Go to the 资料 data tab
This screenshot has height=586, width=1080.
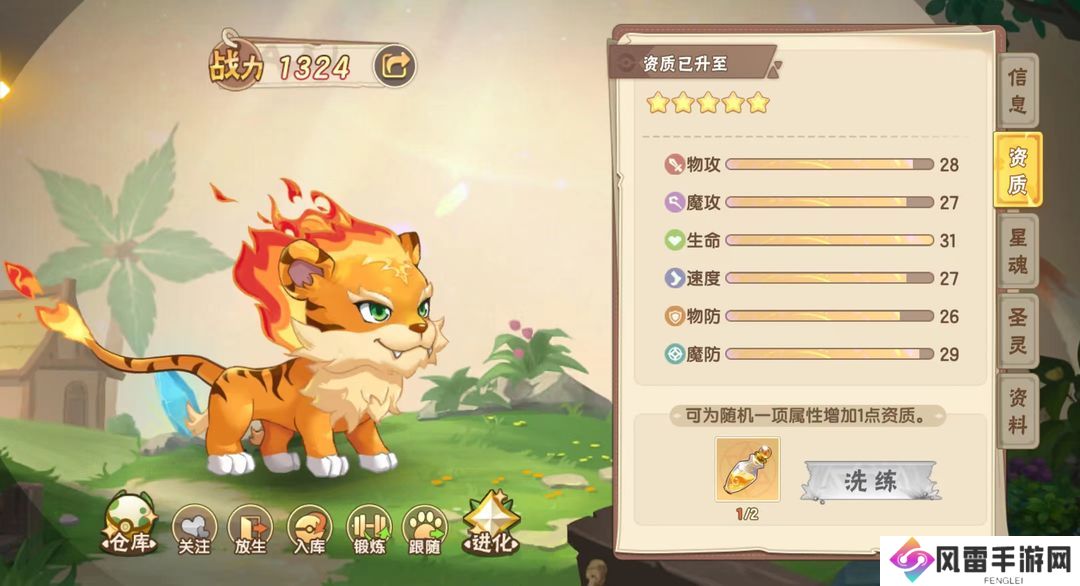tap(1017, 411)
